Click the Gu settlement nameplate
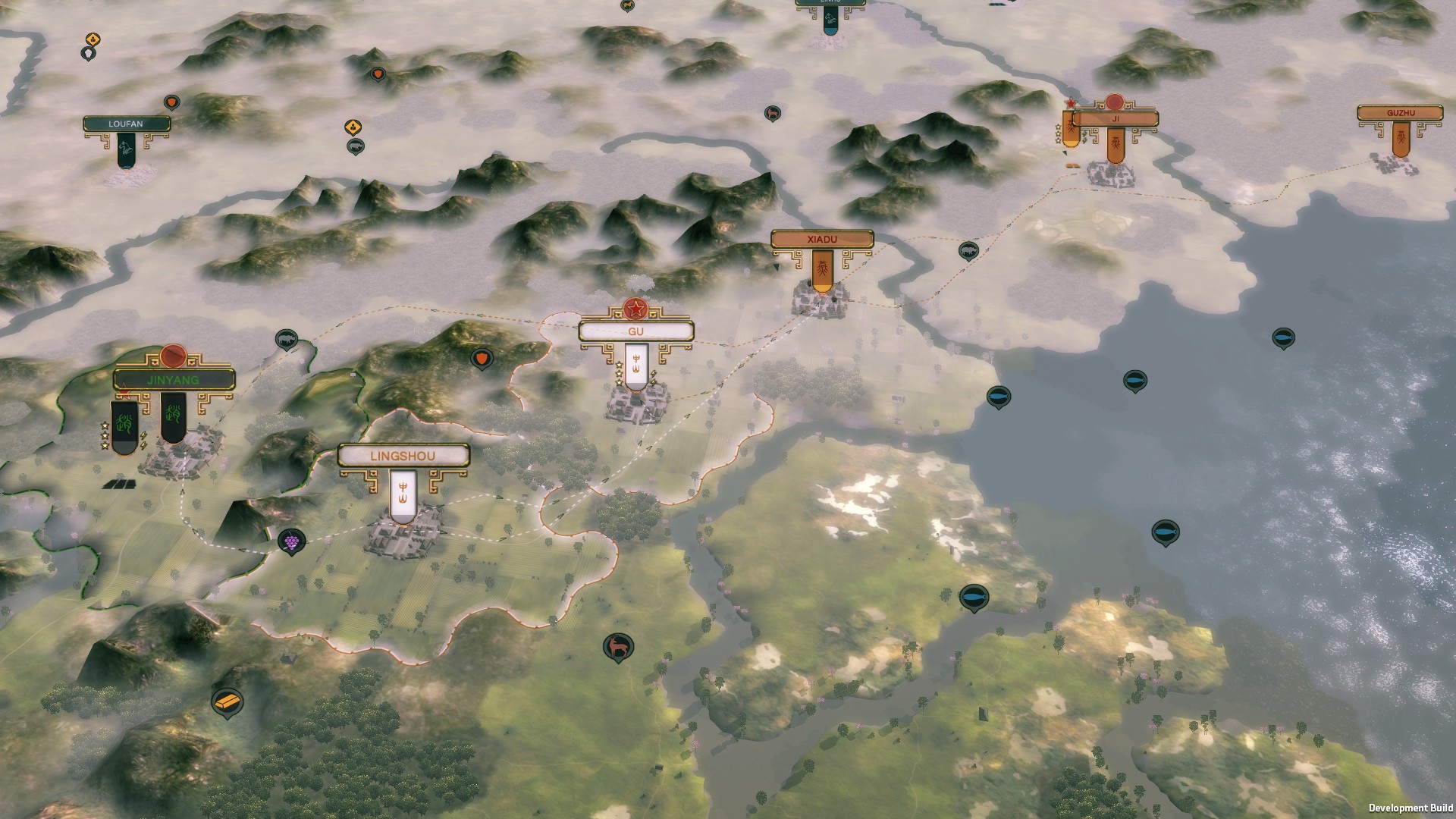 click(637, 331)
